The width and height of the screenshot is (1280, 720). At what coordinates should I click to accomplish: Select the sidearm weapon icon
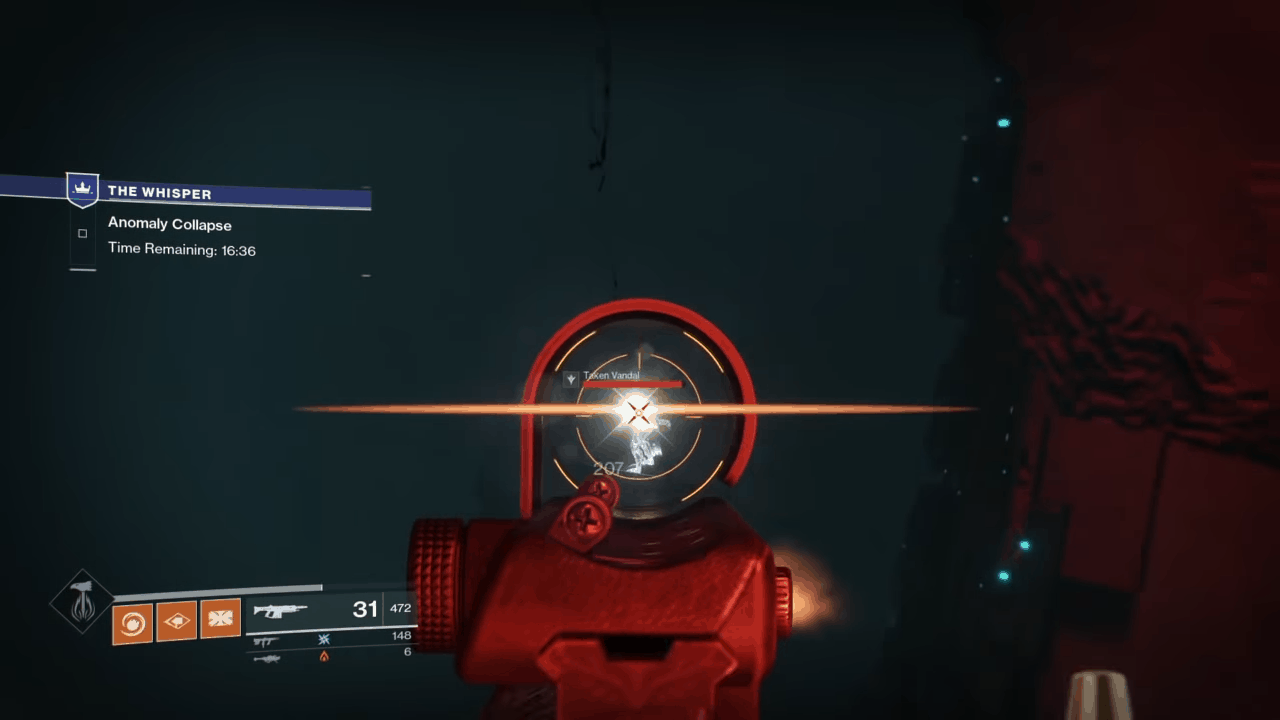click(x=265, y=640)
